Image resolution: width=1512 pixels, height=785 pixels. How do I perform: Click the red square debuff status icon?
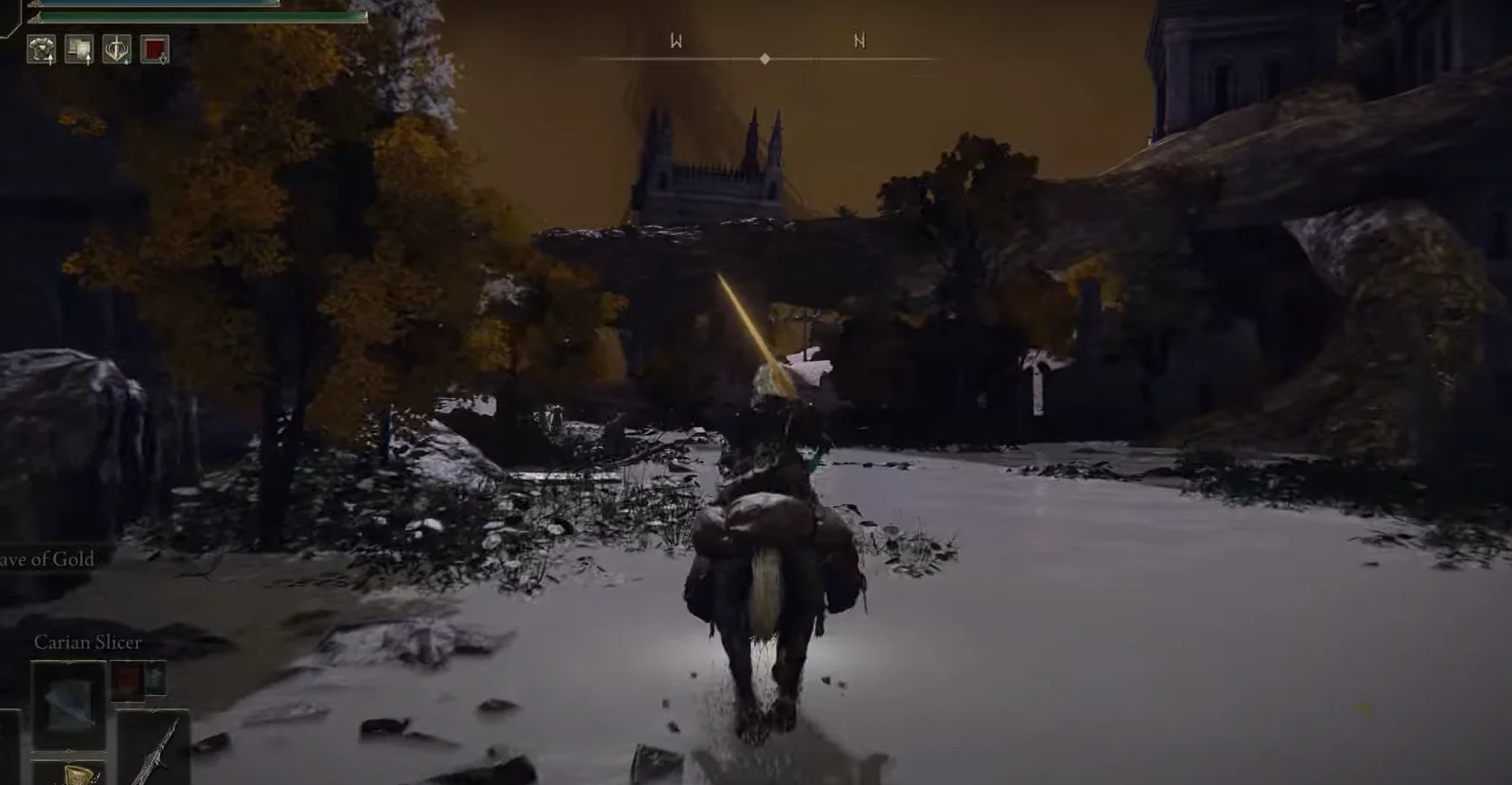click(155, 50)
